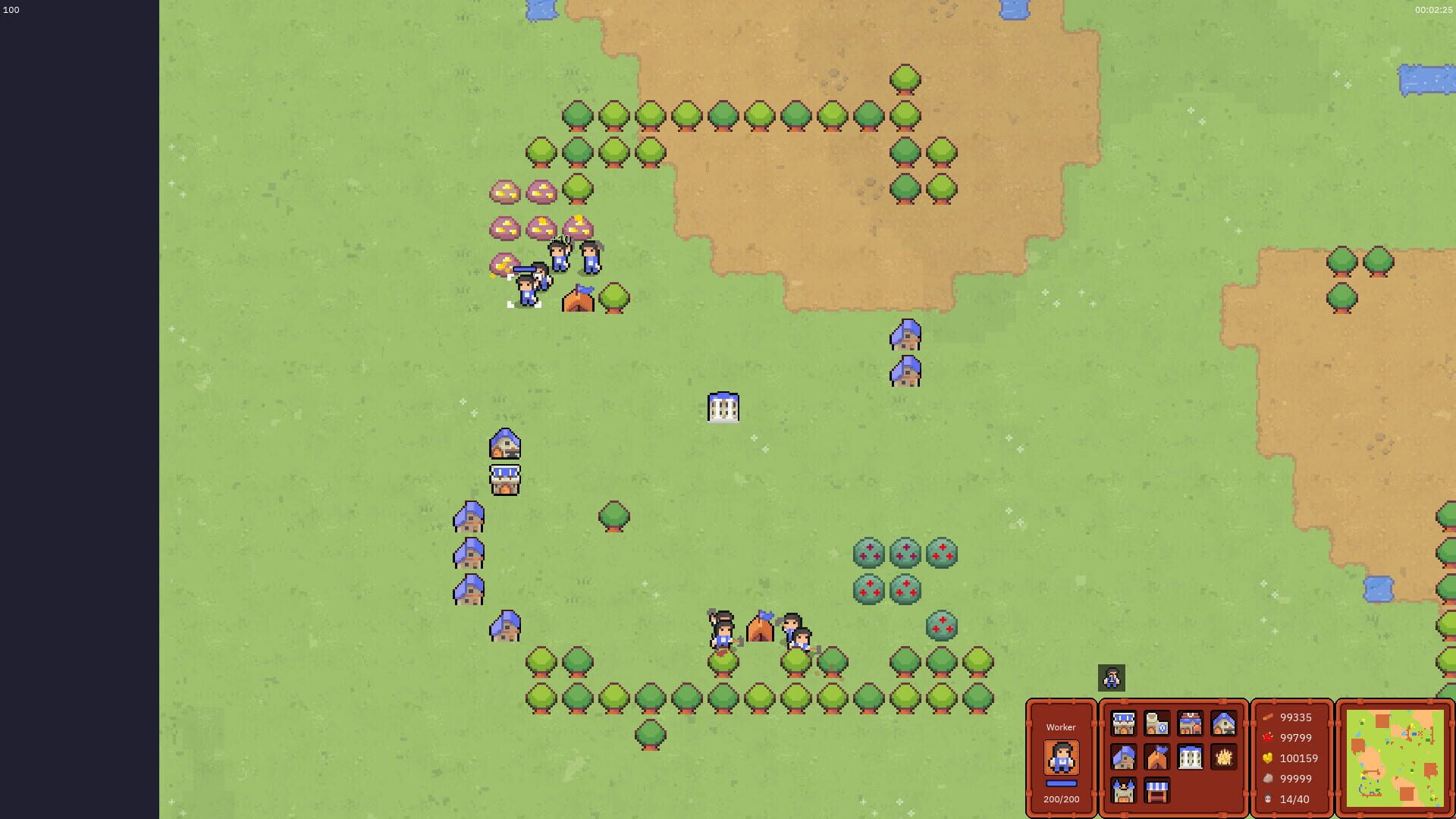Click the stone resource icon showing 99999
Image resolution: width=1456 pixels, height=819 pixels.
1269,779
